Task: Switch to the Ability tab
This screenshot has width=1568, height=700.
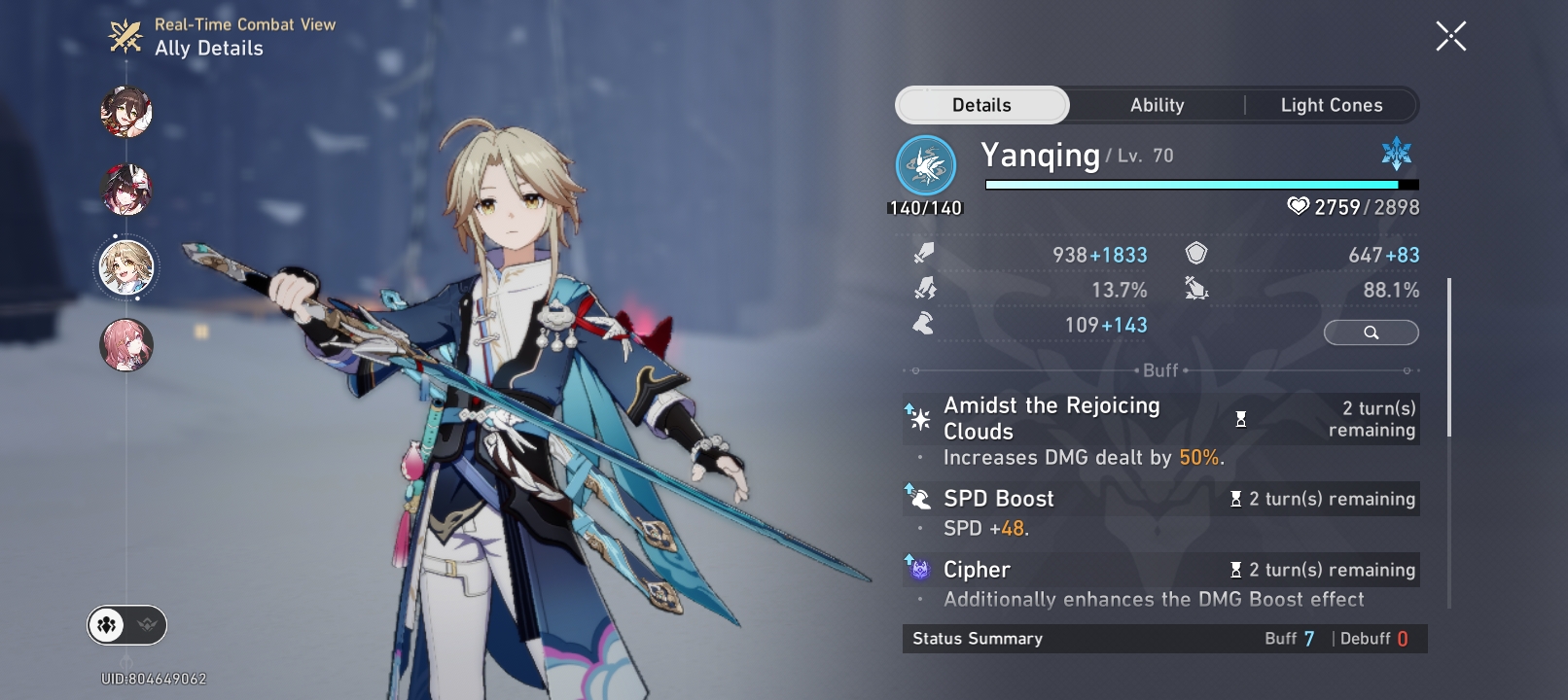Action: click(x=1157, y=104)
